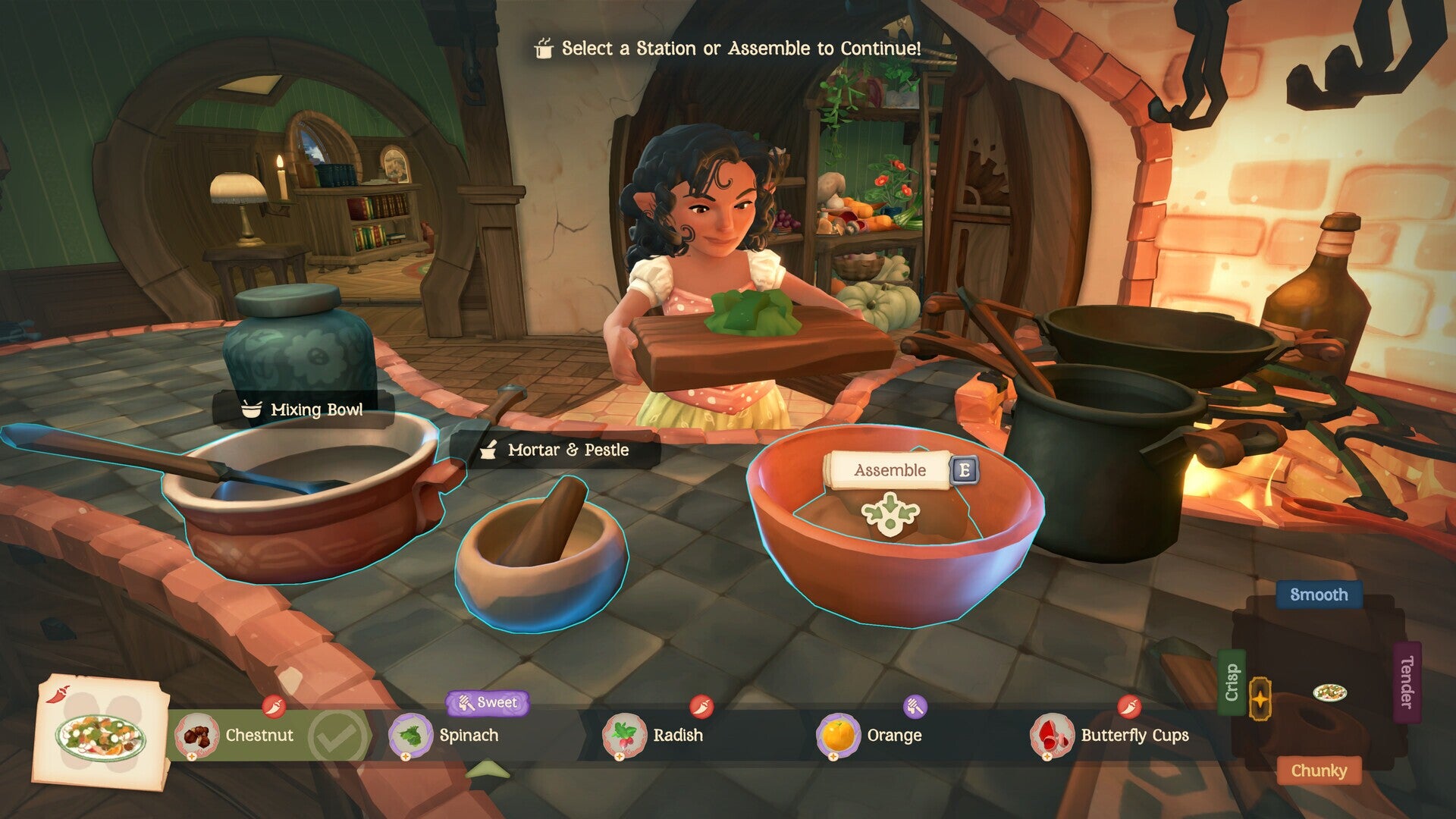
Task: Click the mortar icon on Mortar & Pestle label
Action: coord(489,448)
